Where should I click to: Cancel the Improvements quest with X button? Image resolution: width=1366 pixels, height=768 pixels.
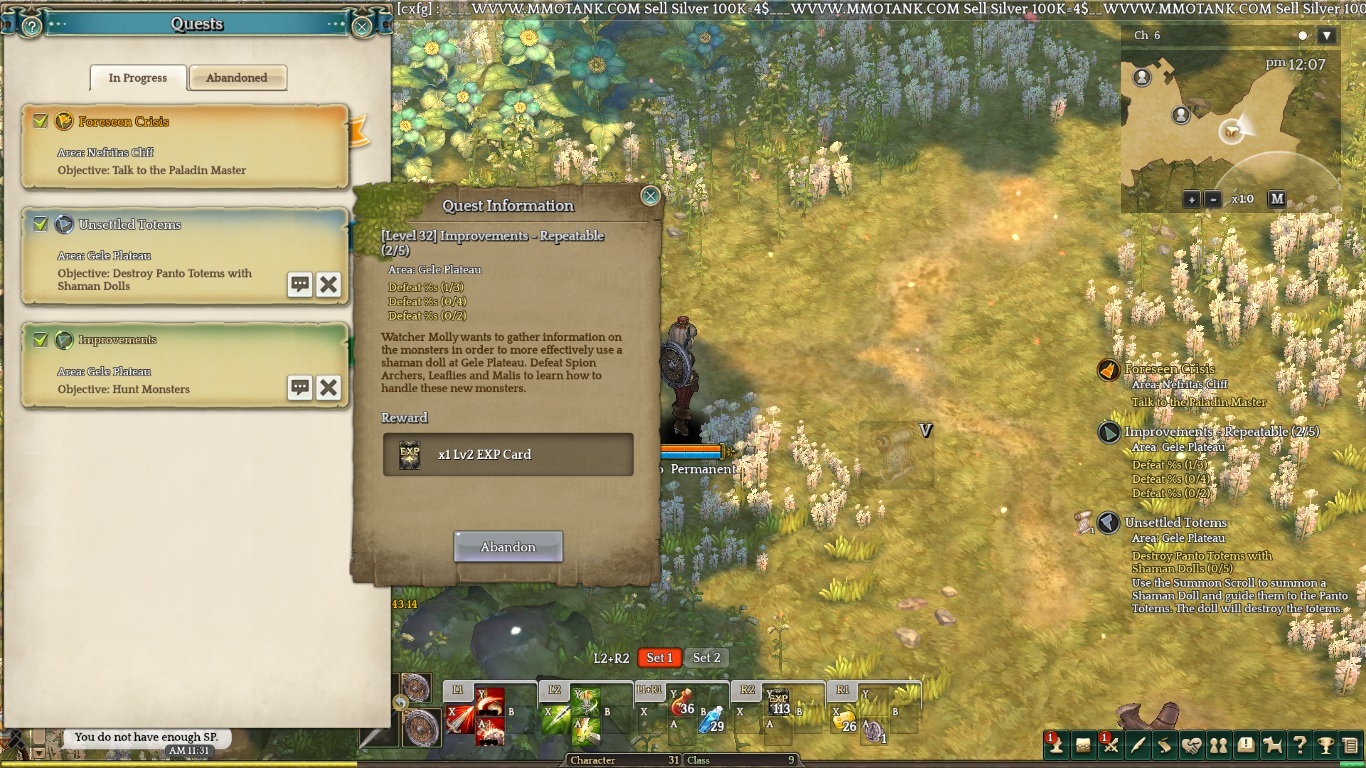328,388
